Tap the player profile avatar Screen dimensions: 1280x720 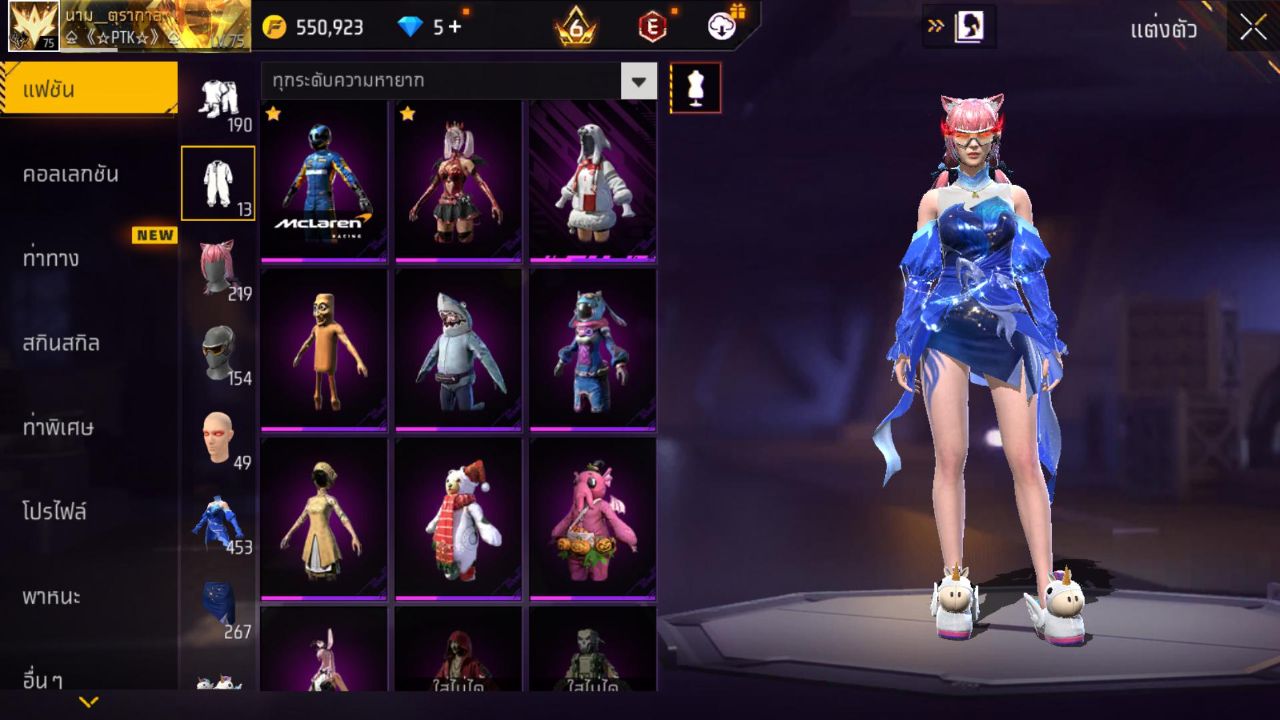pos(33,26)
